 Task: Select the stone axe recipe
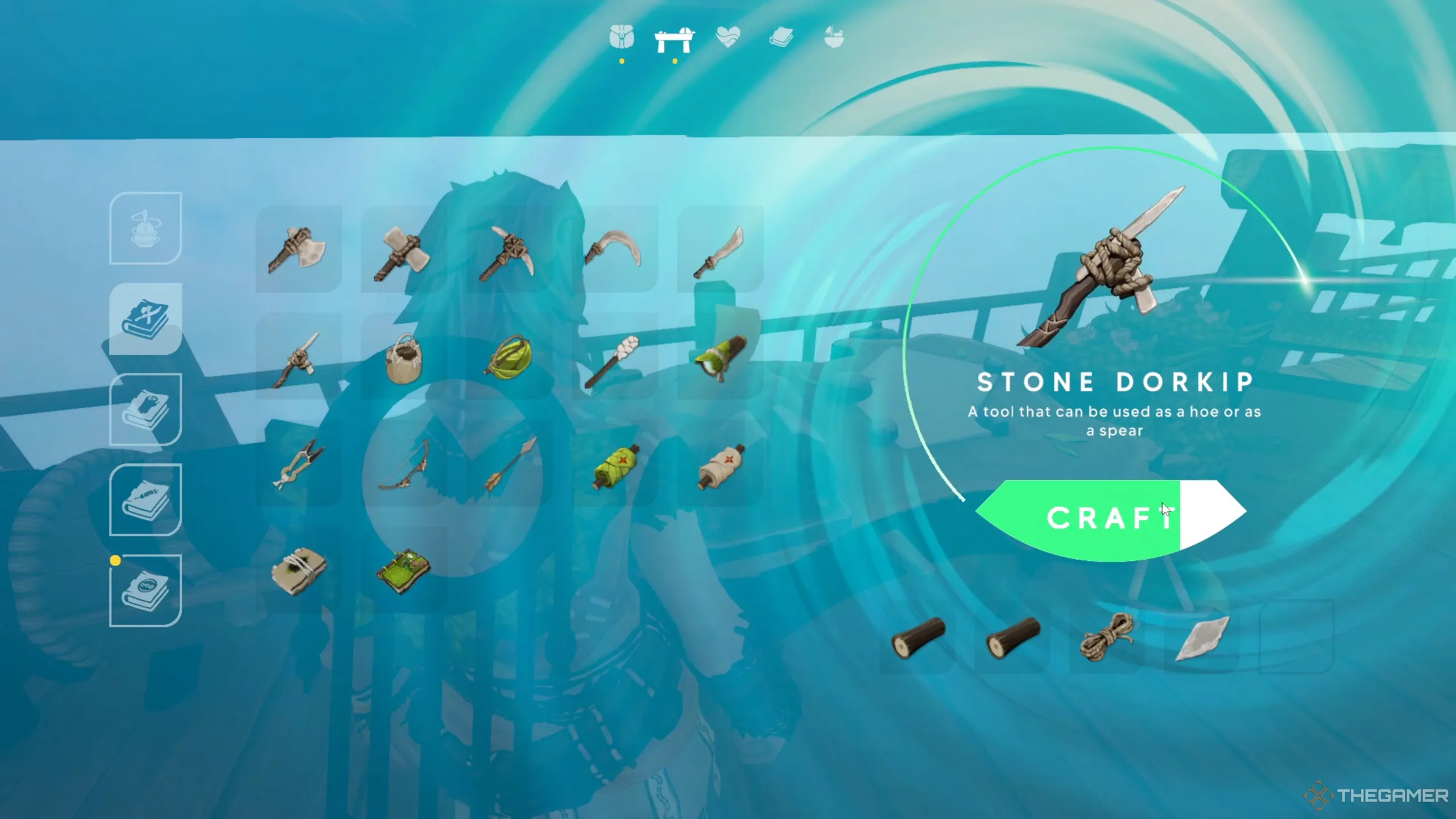click(297, 250)
